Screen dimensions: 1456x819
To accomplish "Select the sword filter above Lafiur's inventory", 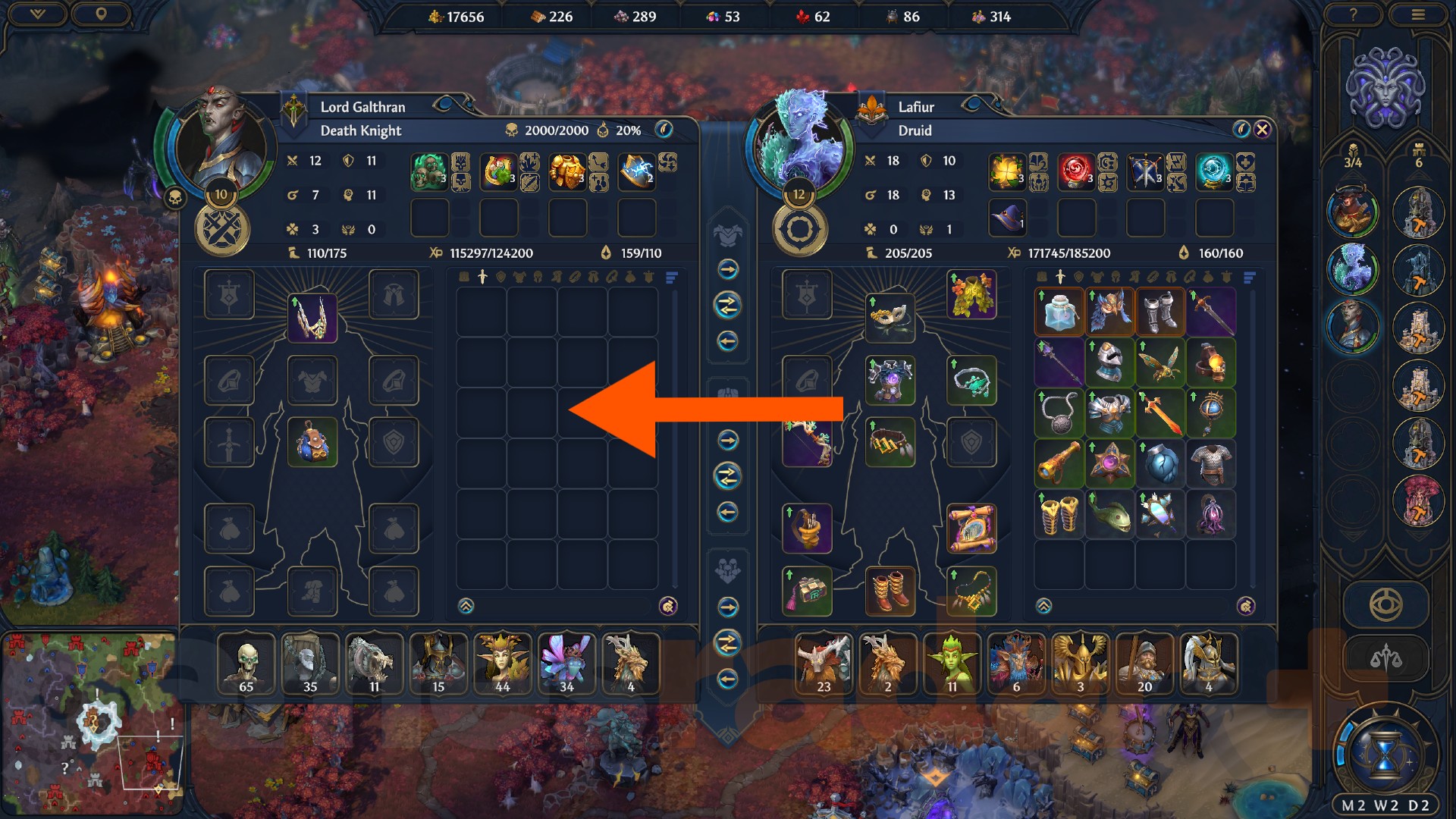I will (1060, 277).
